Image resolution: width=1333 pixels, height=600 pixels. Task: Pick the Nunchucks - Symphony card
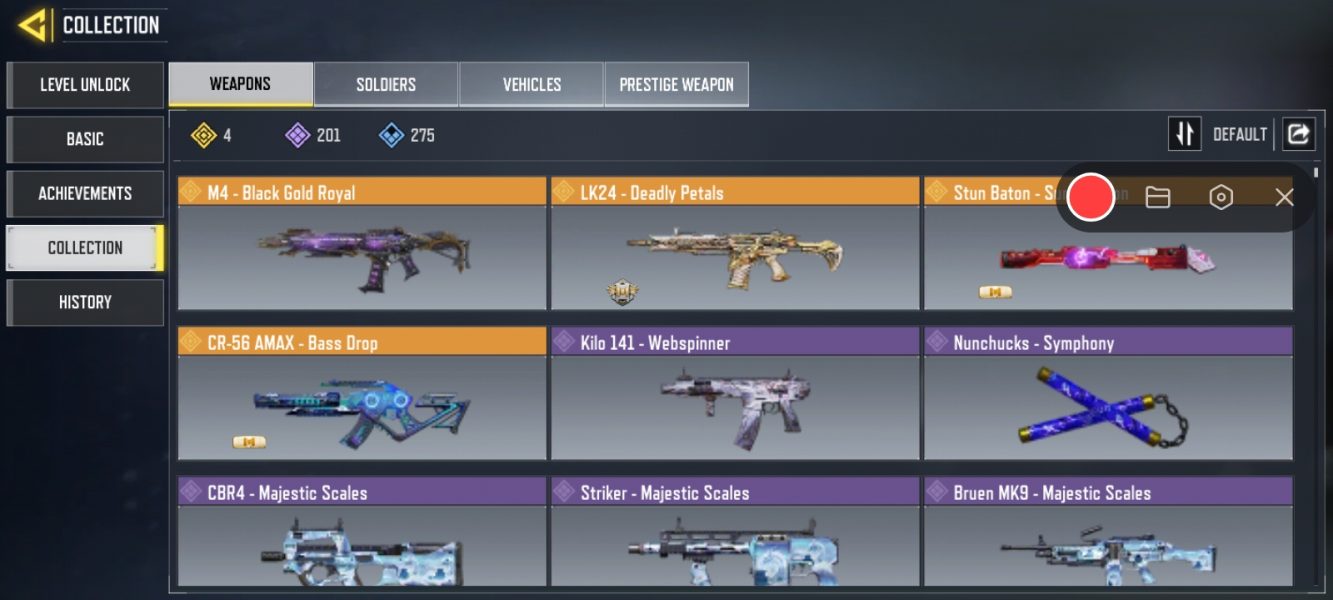click(1108, 395)
